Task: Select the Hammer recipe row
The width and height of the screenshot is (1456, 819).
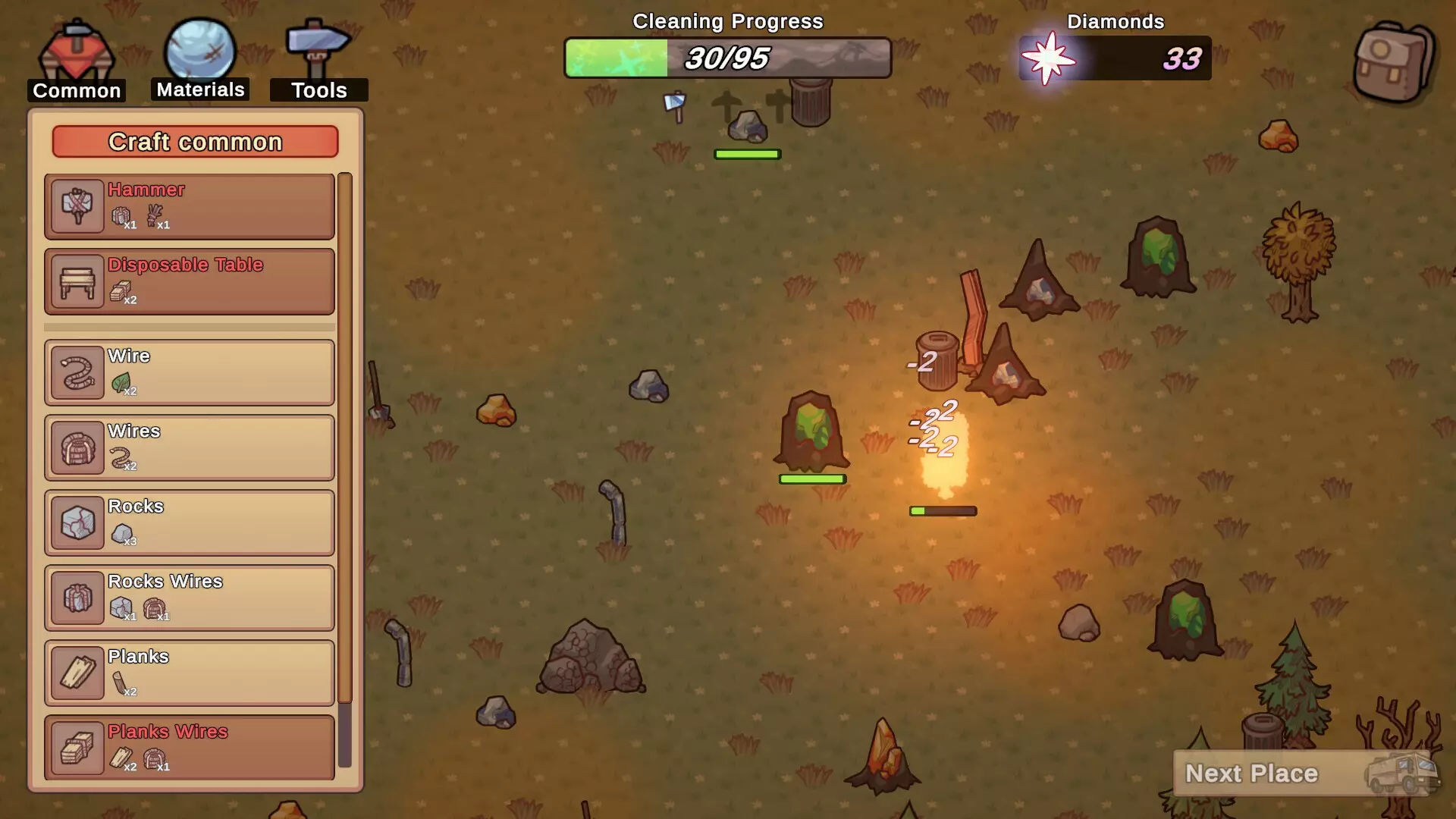Action: click(x=190, y=206)
